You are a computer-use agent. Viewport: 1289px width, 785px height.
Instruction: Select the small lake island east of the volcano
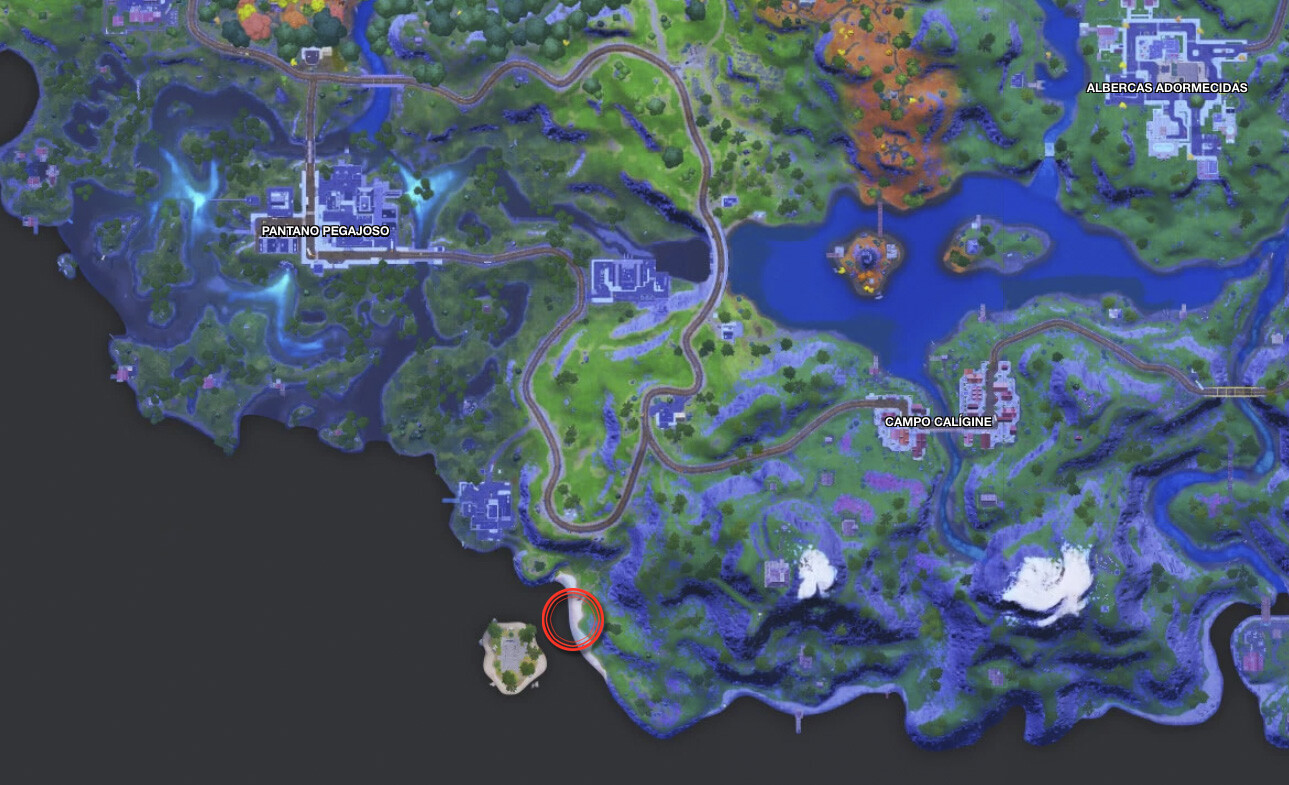coord(973,245)
